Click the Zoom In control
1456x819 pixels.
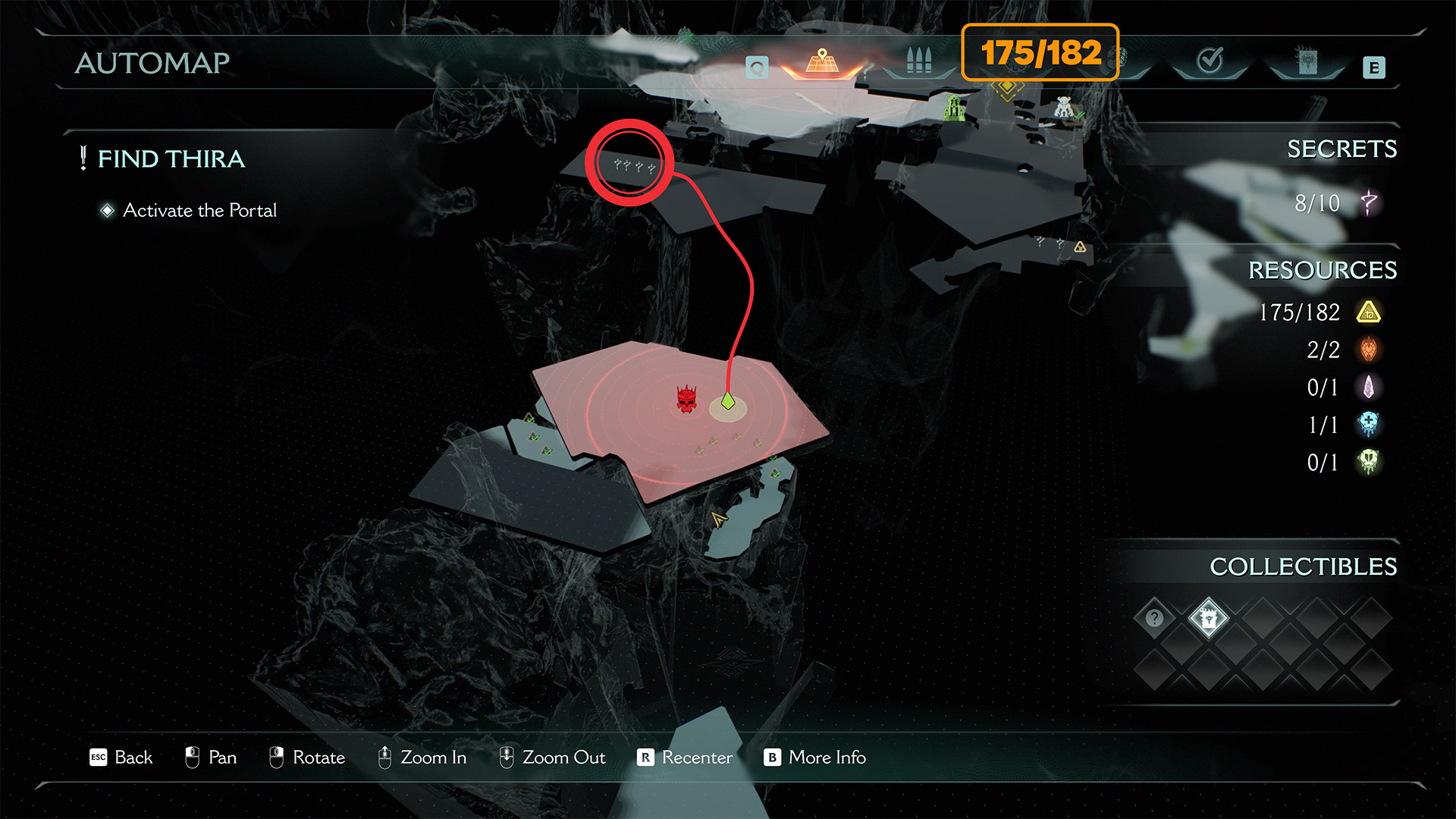click(422, 758)
